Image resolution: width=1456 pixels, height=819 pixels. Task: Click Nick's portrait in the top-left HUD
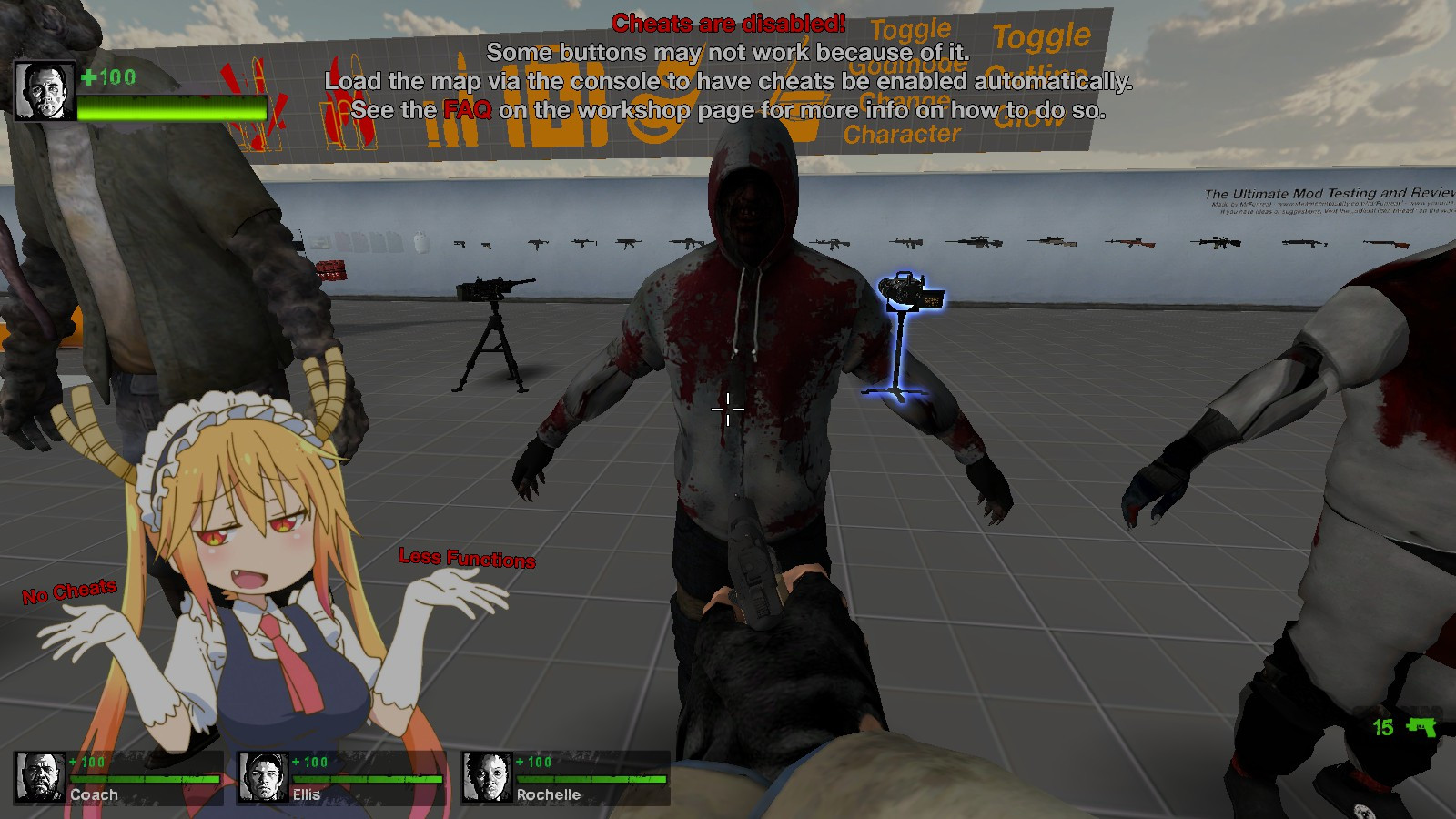41,88
